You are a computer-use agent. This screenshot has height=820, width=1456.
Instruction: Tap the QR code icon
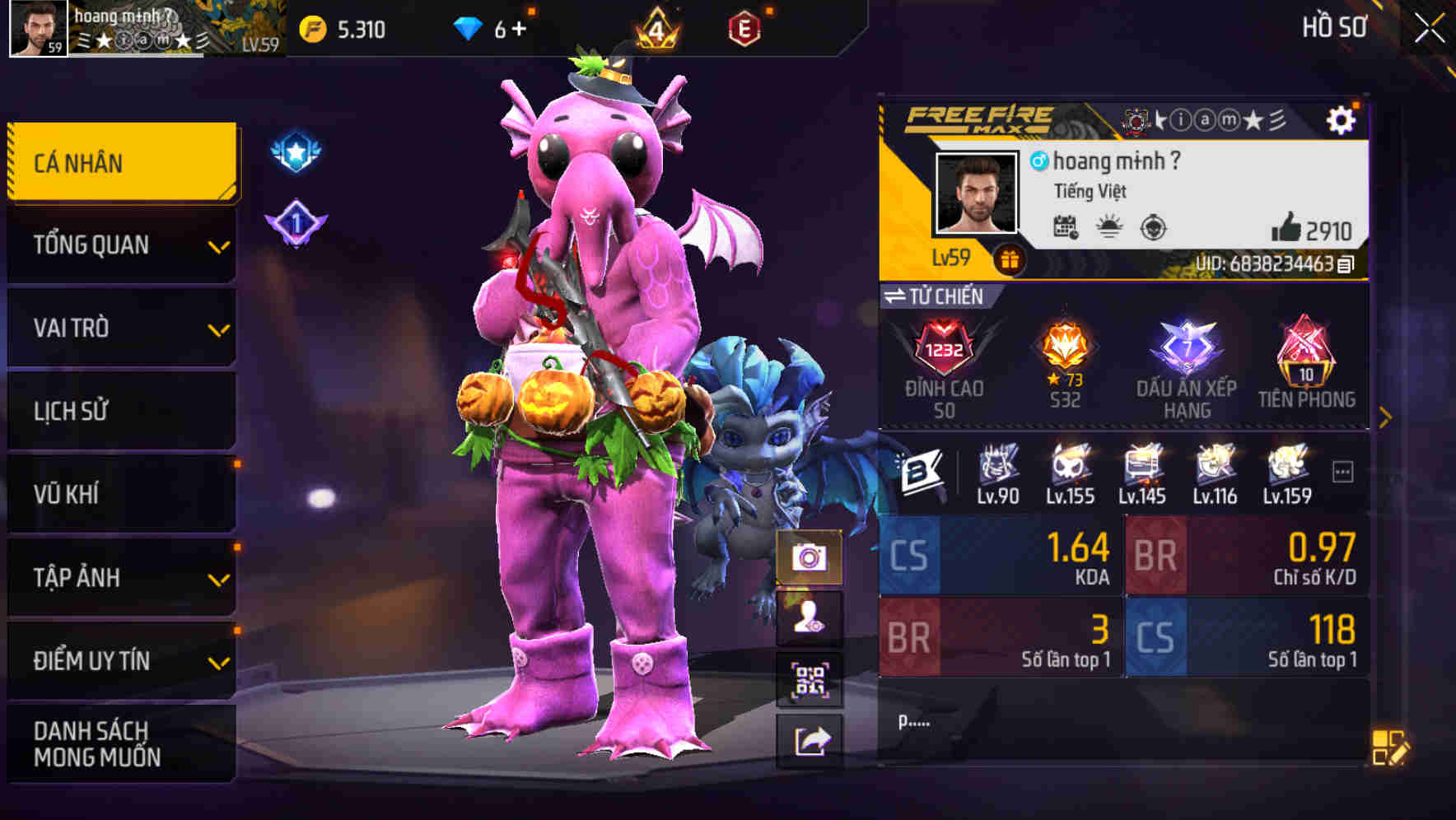point(810,676)
